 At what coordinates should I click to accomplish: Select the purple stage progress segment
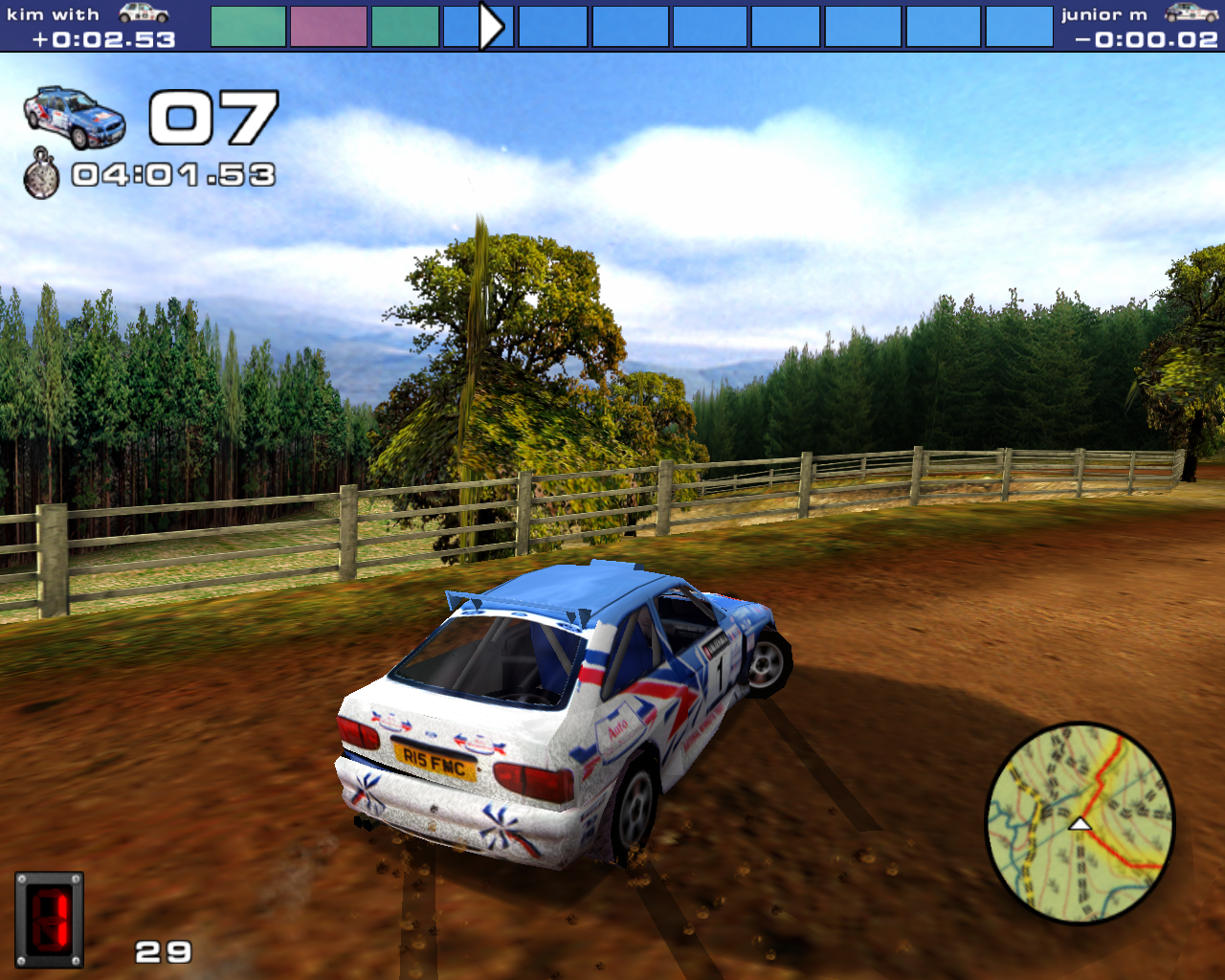pos(328,26)
